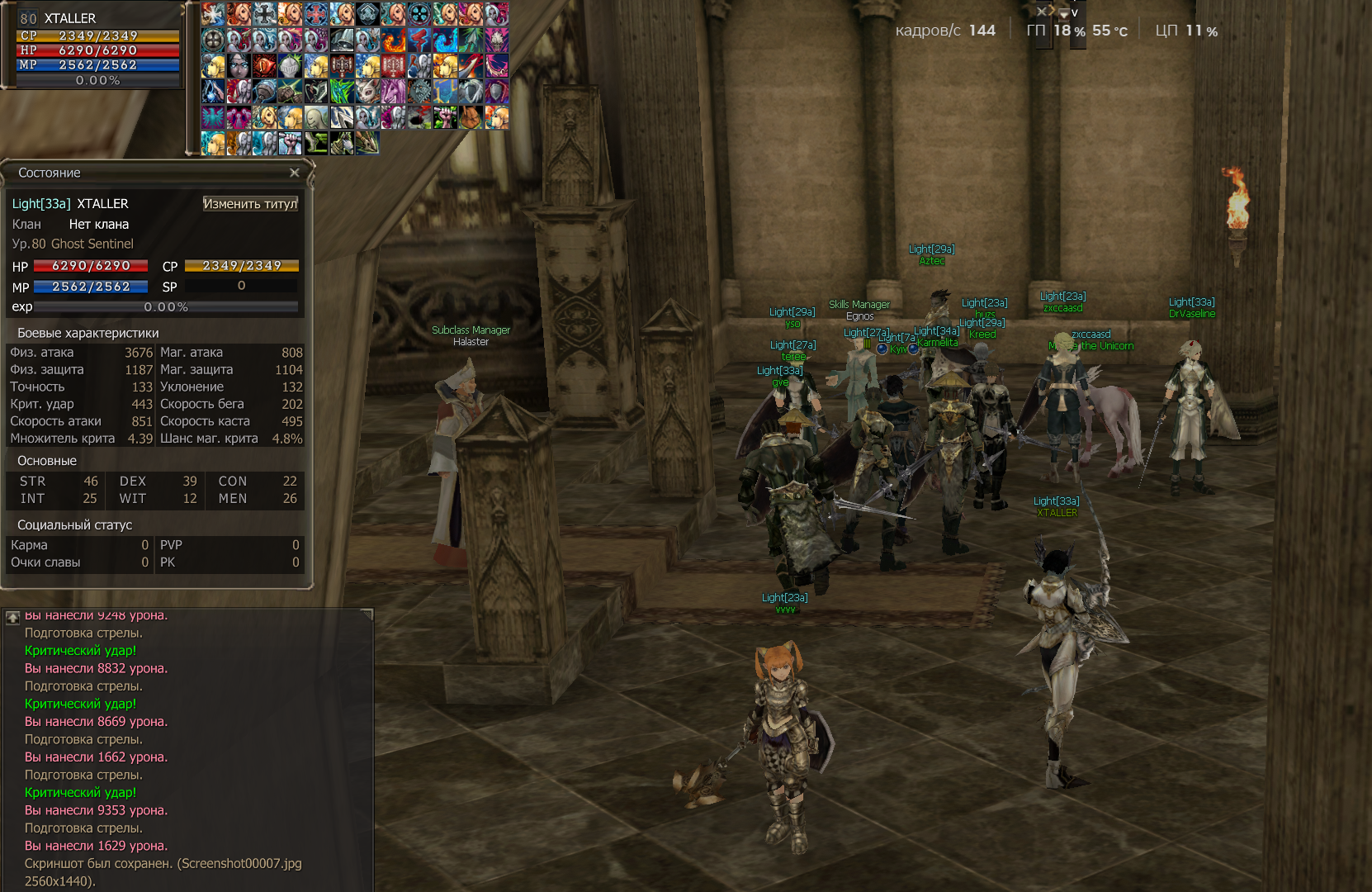Select the clenched fists buff icon
The image size is (1372, 892).
(290, 92)
